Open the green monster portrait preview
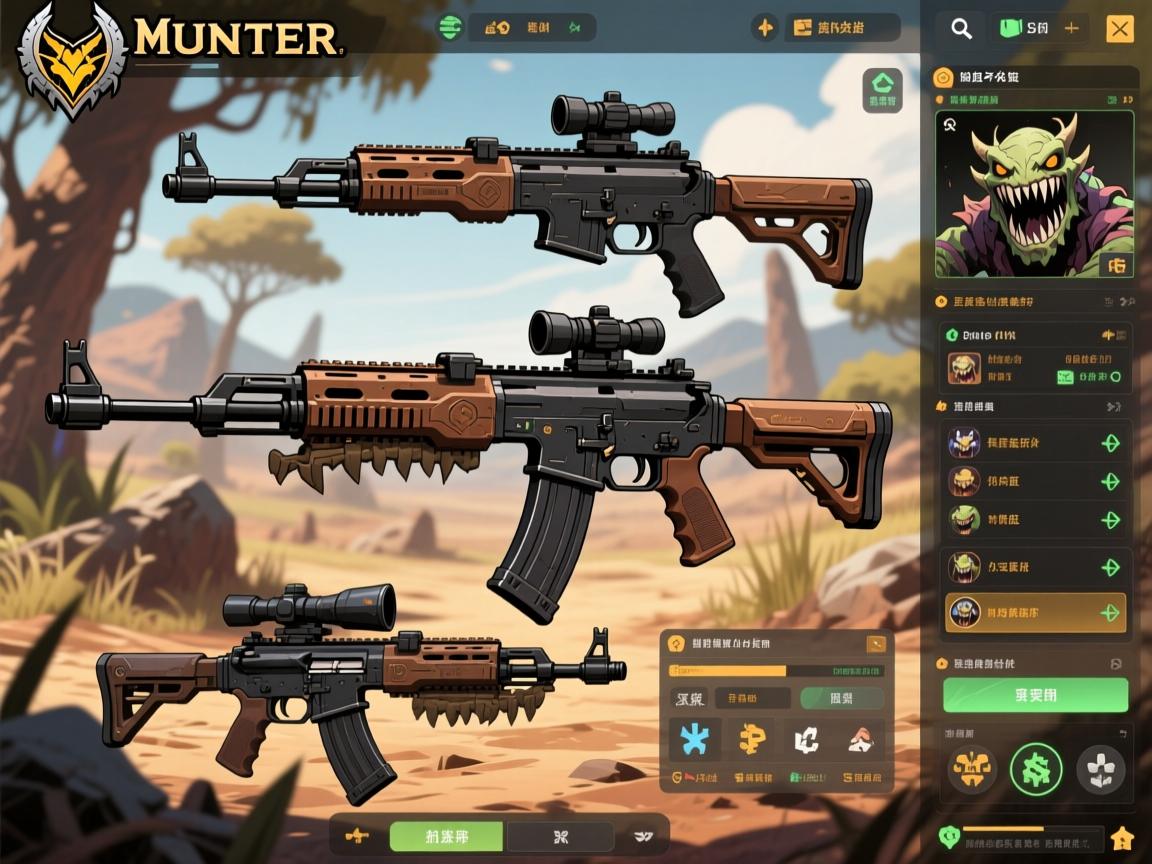Screen dimensions: 1152x864 click(1034, 194)
